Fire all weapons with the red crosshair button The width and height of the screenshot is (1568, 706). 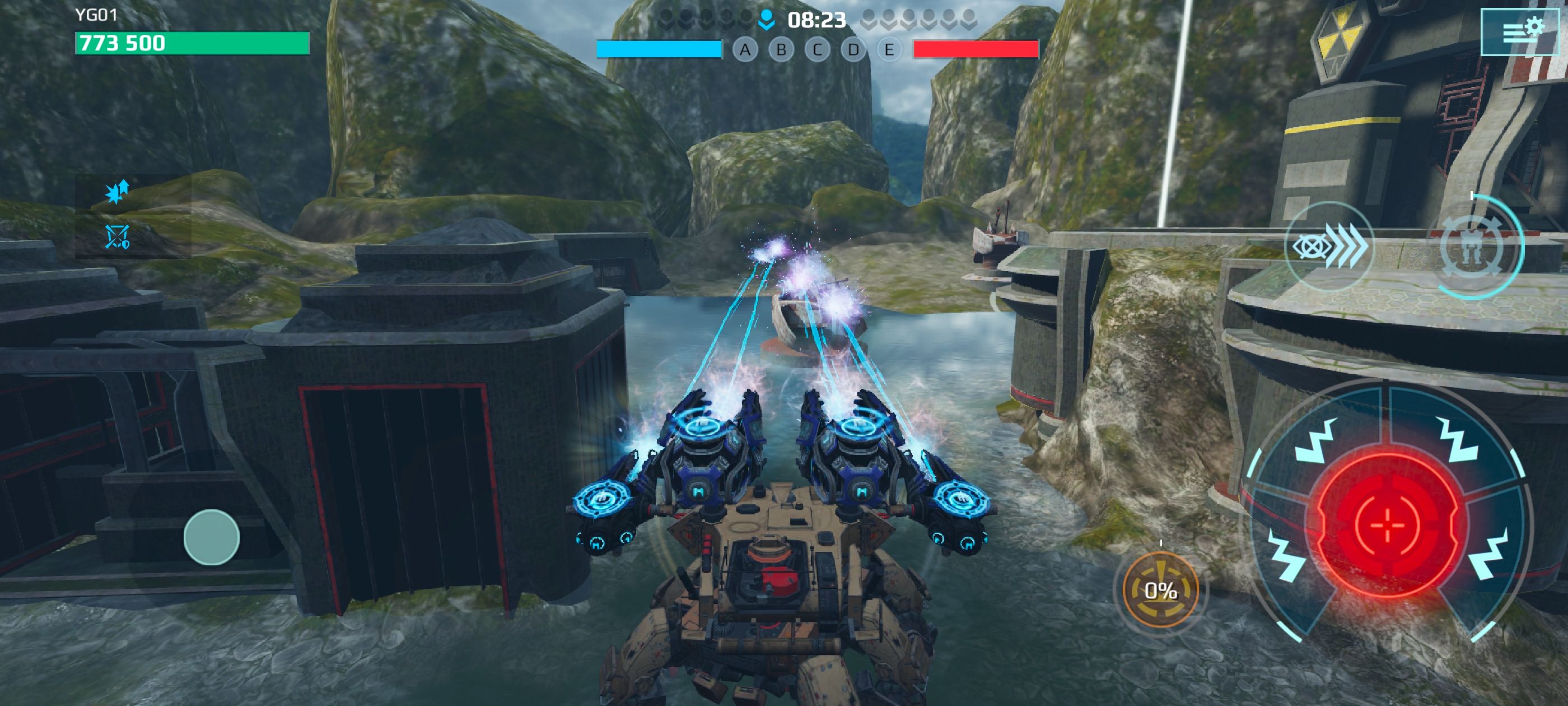[x=1387, y=524]
